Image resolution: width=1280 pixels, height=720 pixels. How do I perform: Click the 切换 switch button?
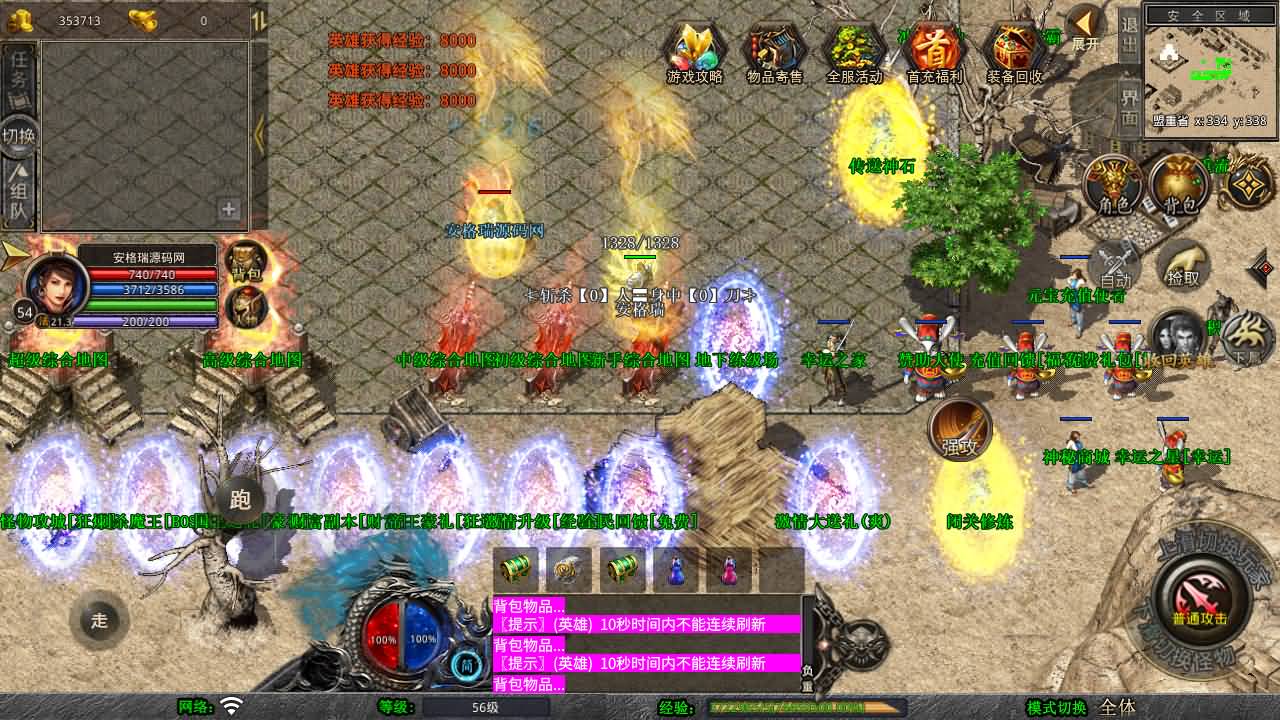click(x=19, y=135)
